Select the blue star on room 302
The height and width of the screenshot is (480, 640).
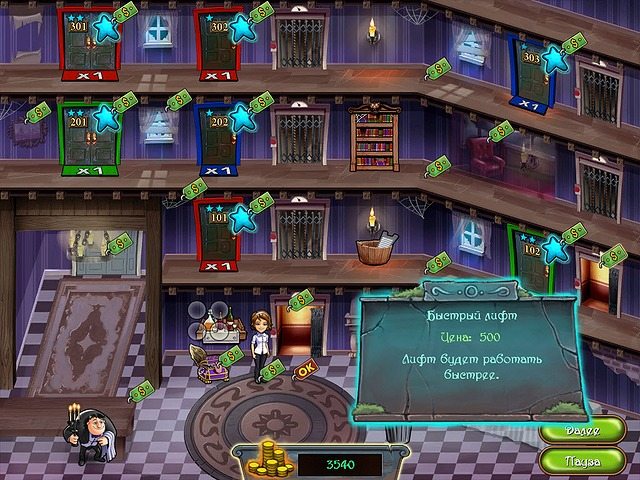tap(240, 29)
